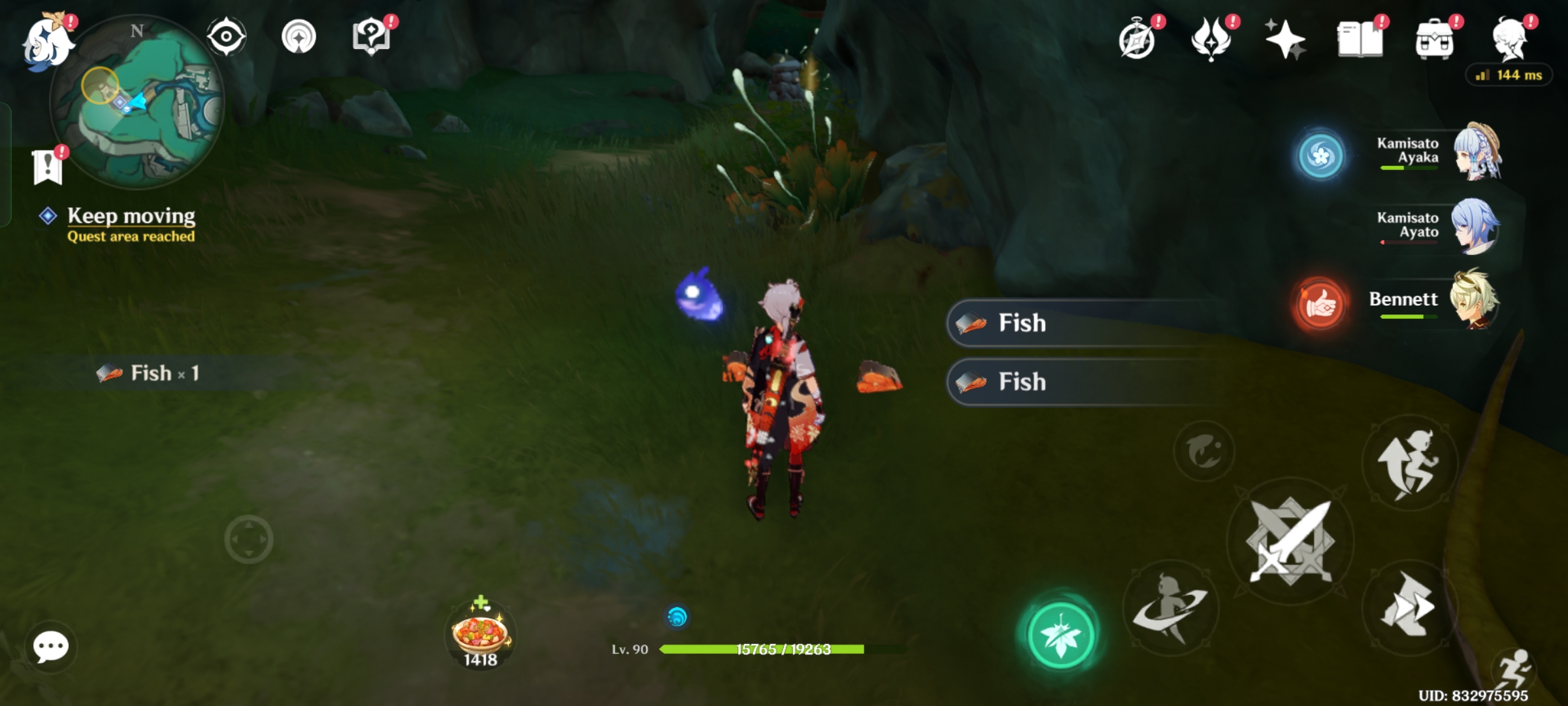The height and width of the screenshot is (706, 1568).
Task: Select the waypoint navigation icon
Action: click(299, 37)
